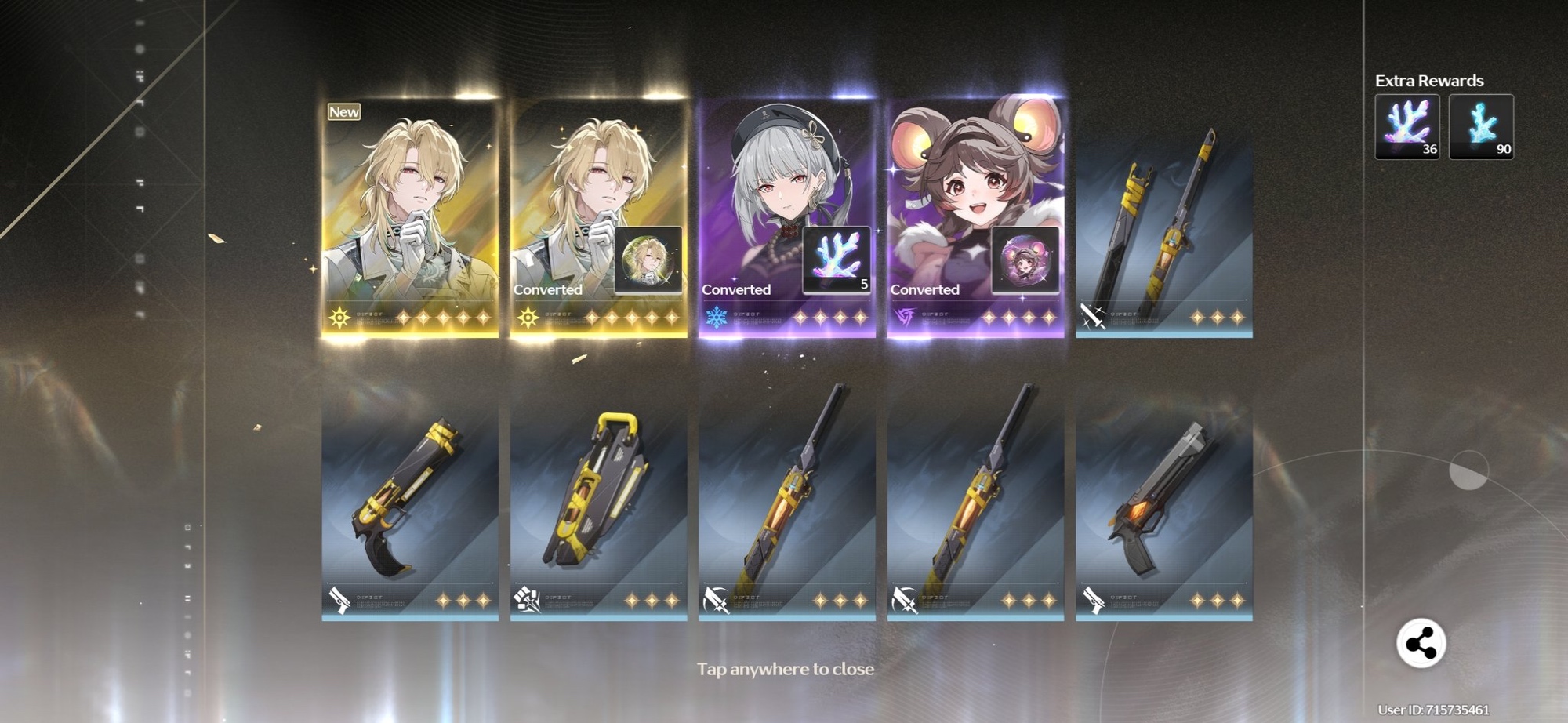Select the sword and scabbard weapon card

point(1164,227)
